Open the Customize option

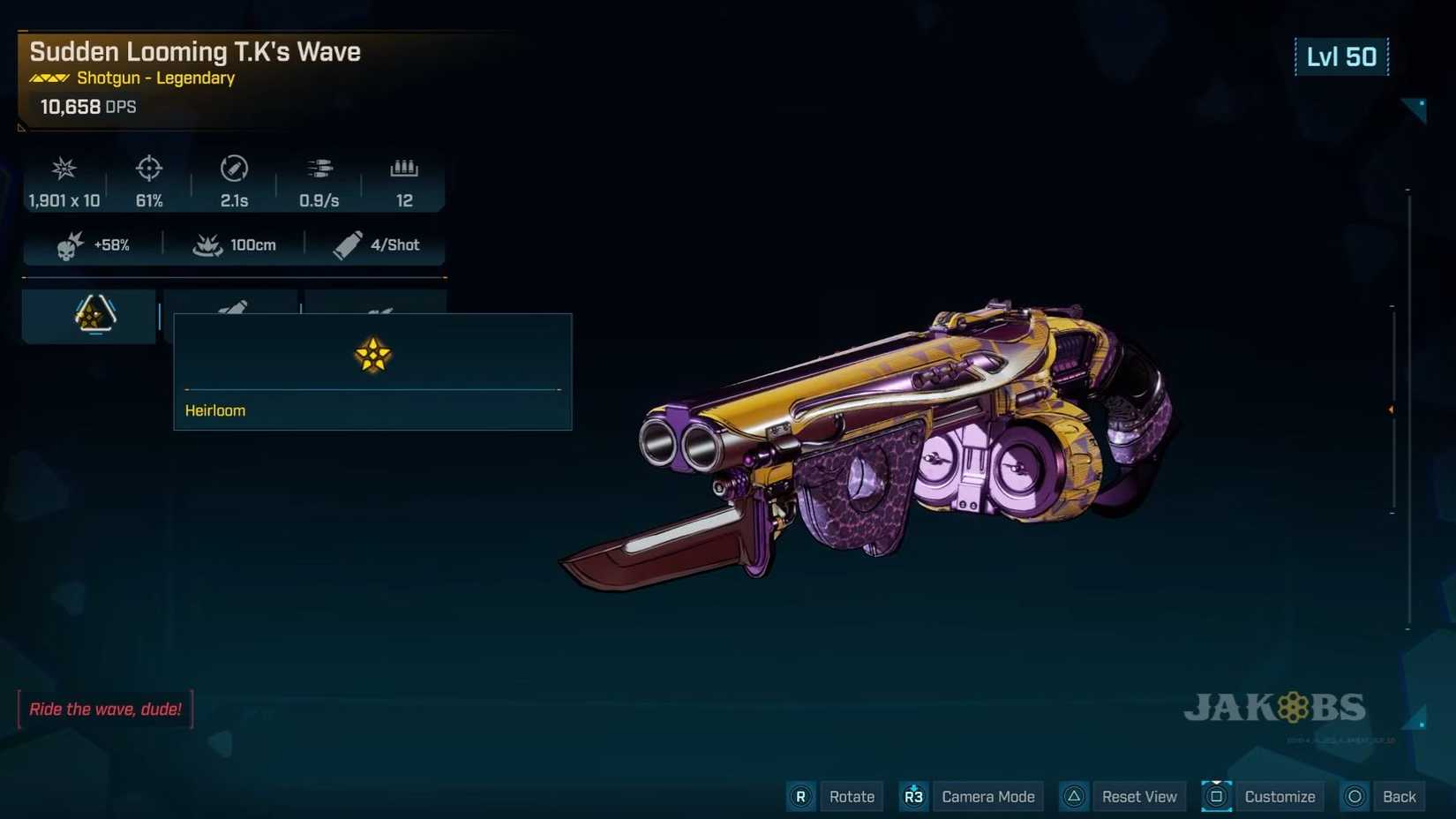(x=1279, y=796)
